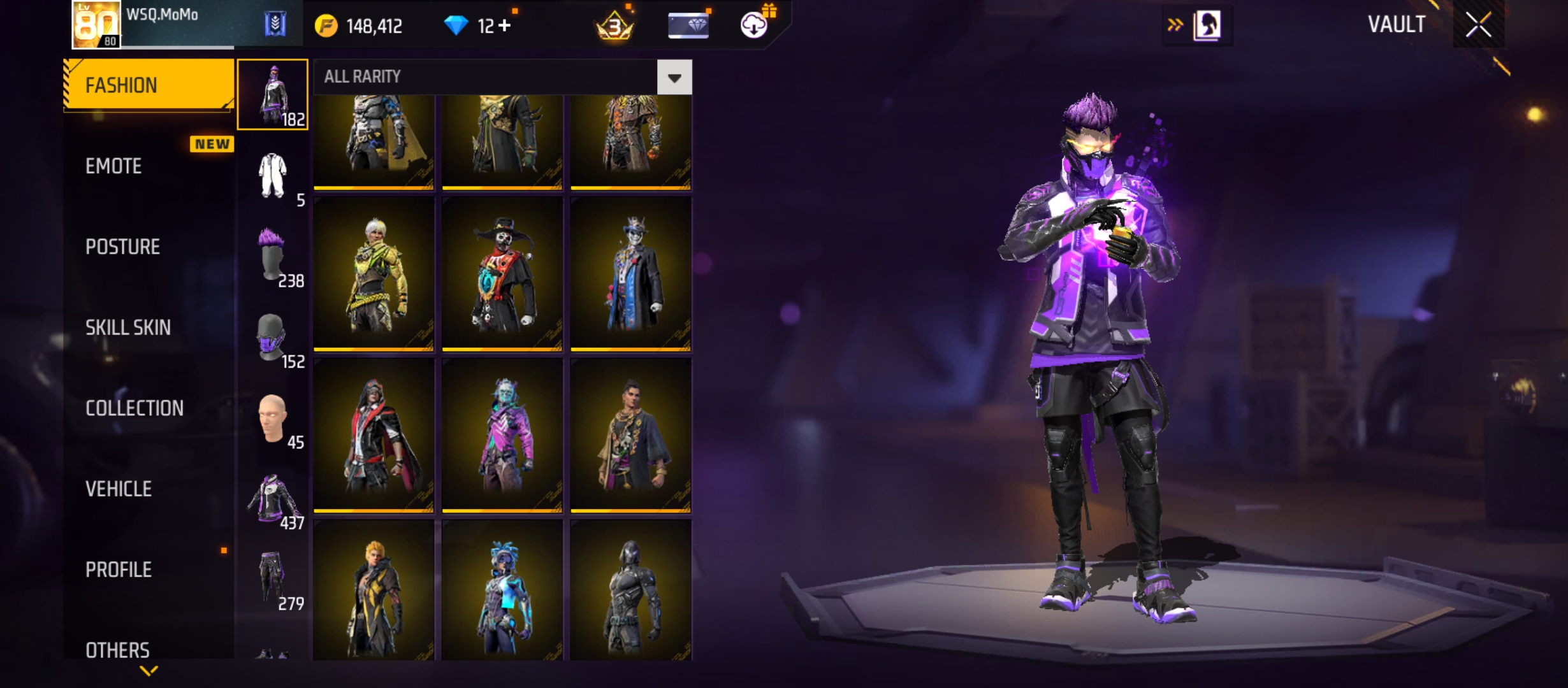The image size is (1568, 688).
Task: Choose the white jumpsuit subcategory
Action: click(273, 176)
